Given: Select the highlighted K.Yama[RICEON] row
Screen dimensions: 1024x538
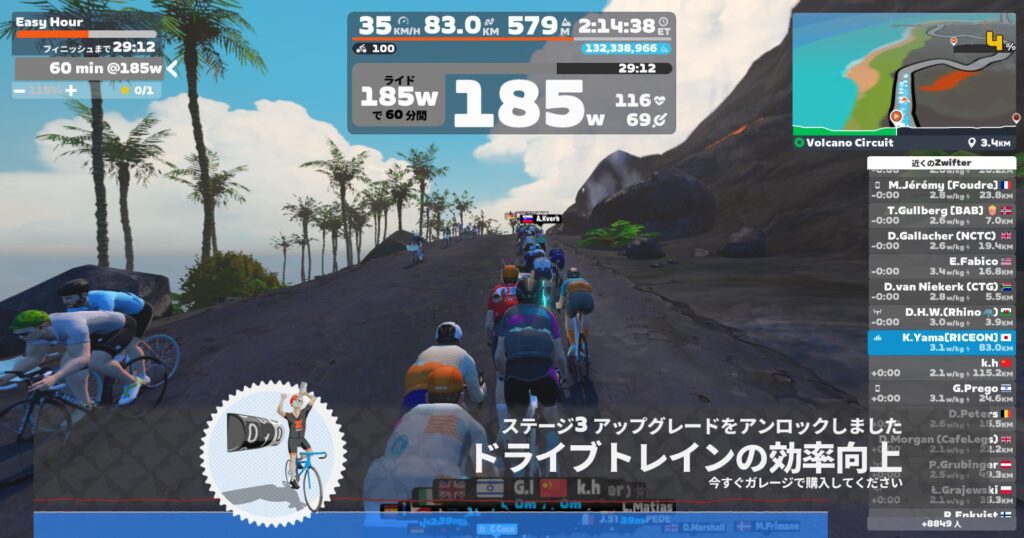Looking at the screenshot, I should tap(941, 342).
